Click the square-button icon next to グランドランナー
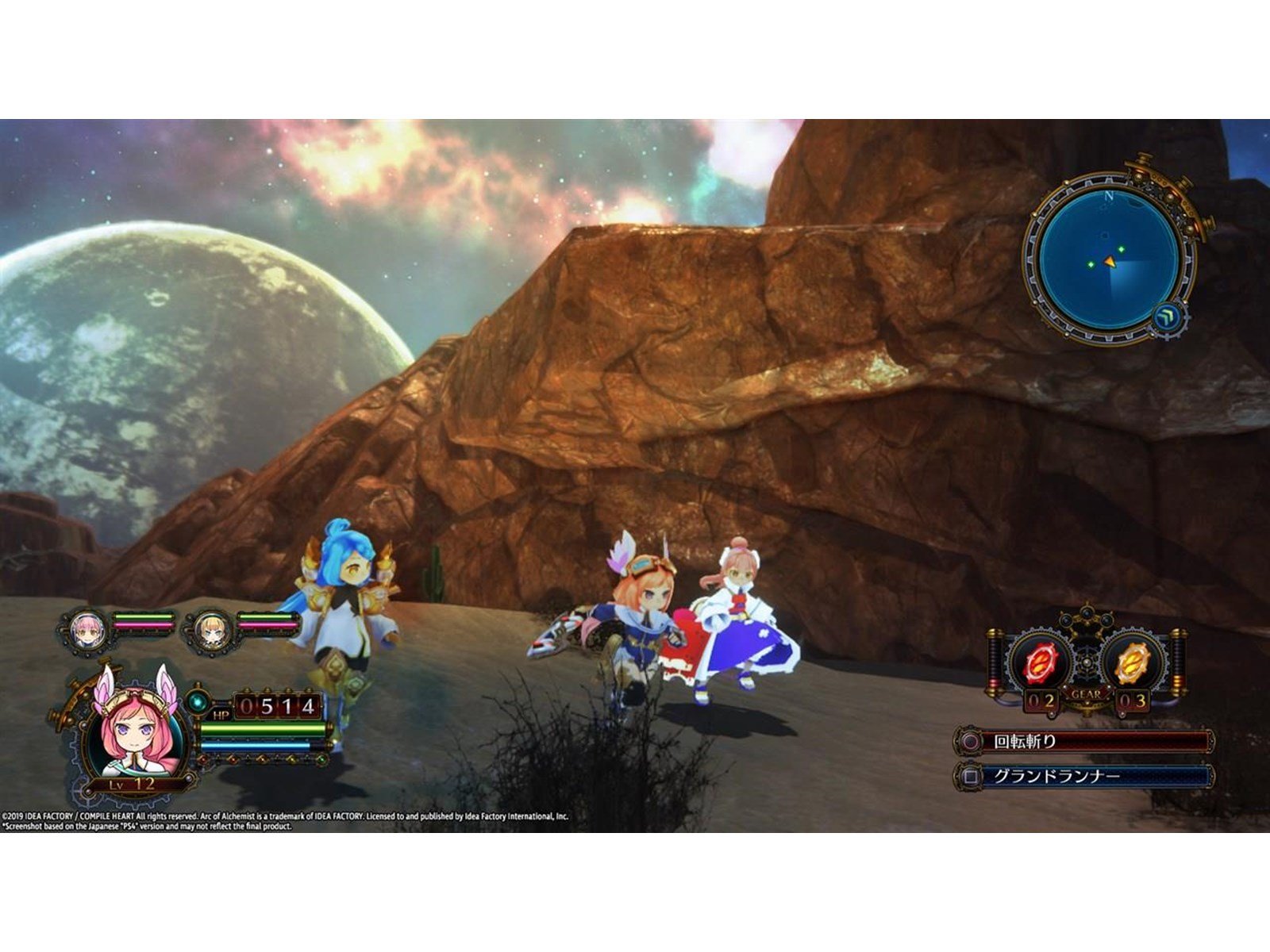Viewport: 1270px width, 952px height. 970,774
